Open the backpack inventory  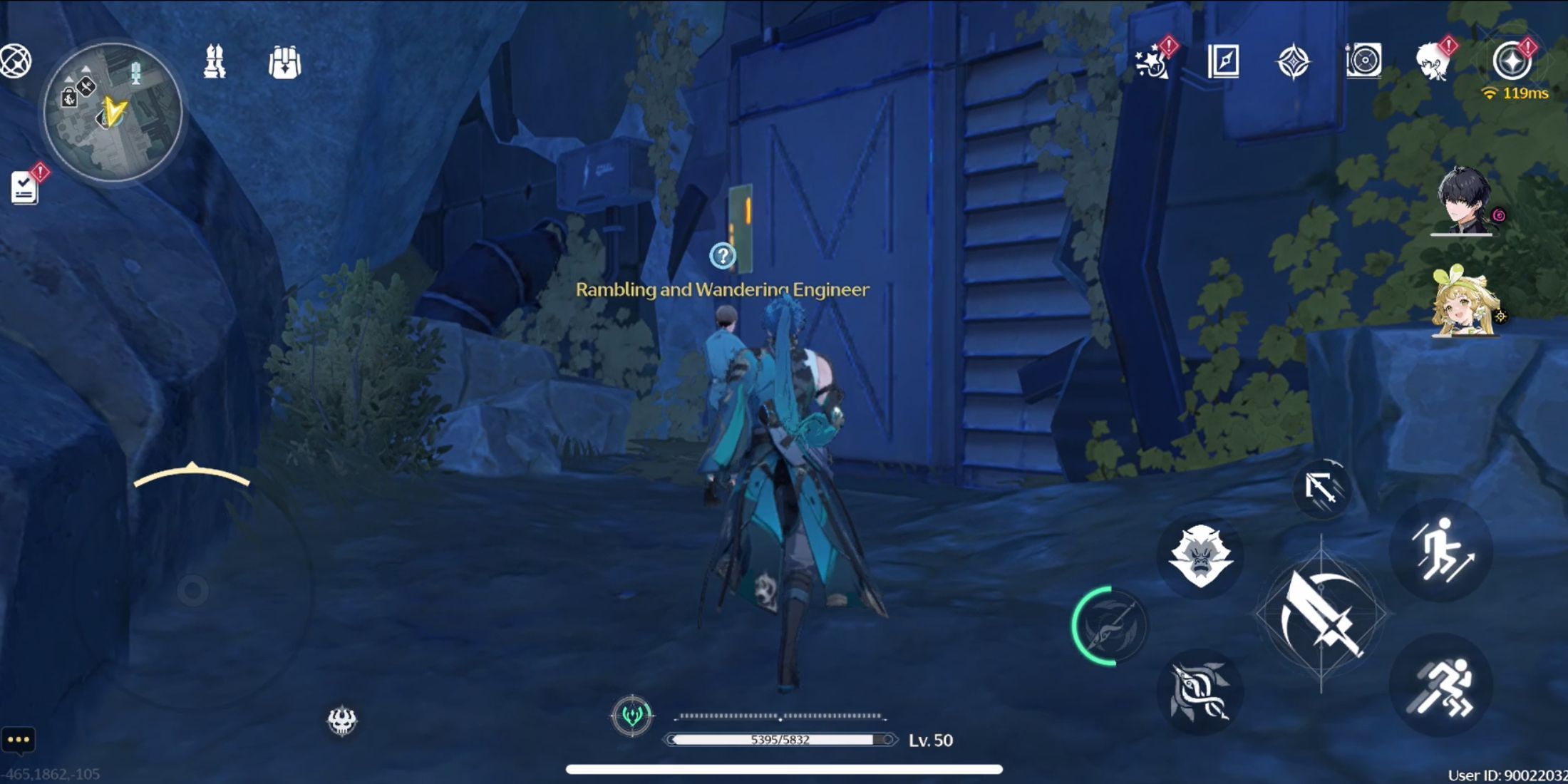(284, 63)
